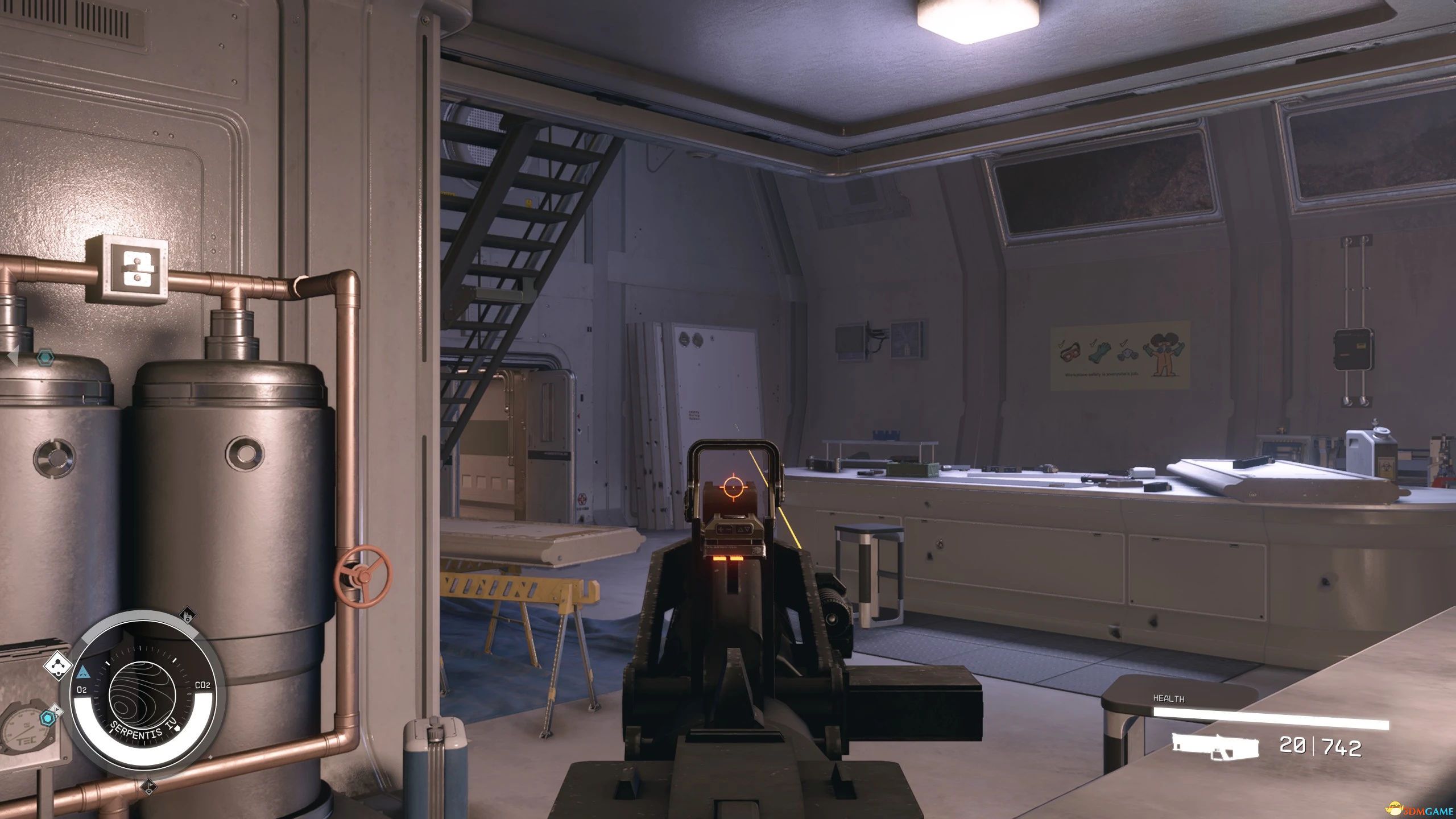
Task: Click the blue triangle marker inside the compass
Action: point(82,672)
